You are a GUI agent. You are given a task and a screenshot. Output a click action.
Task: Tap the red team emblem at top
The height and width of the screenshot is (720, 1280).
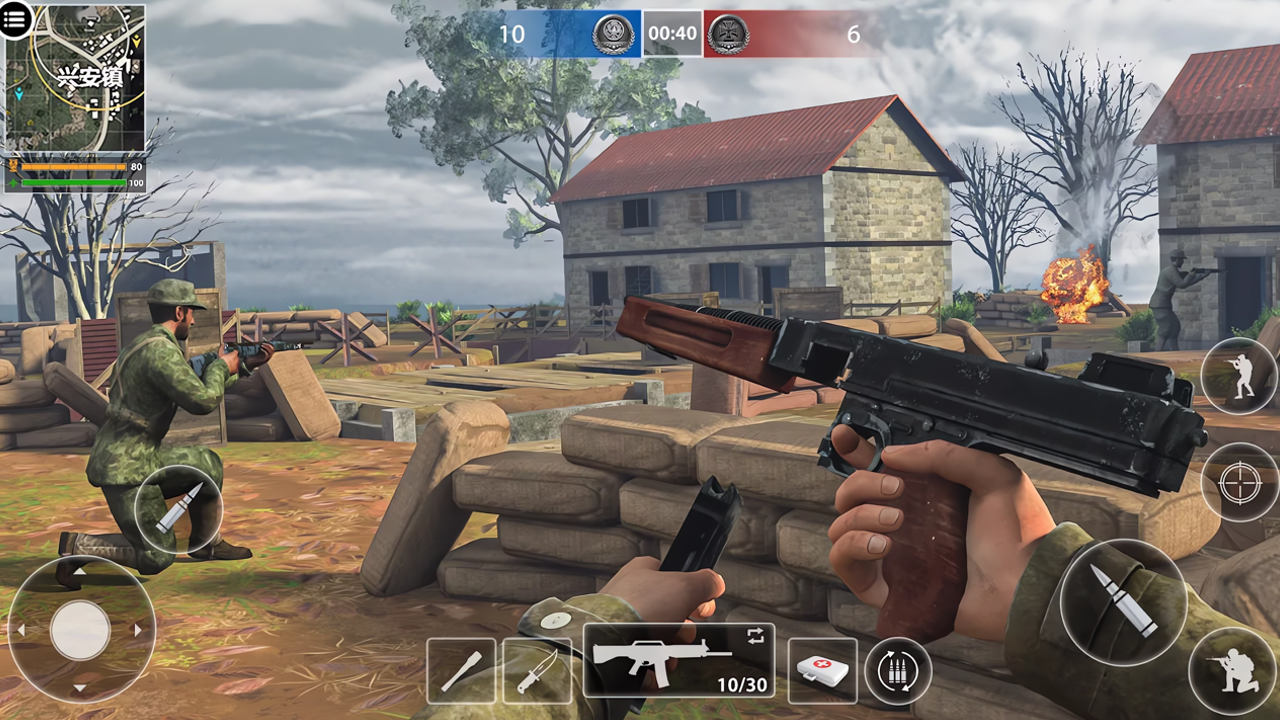click(729, 33)
